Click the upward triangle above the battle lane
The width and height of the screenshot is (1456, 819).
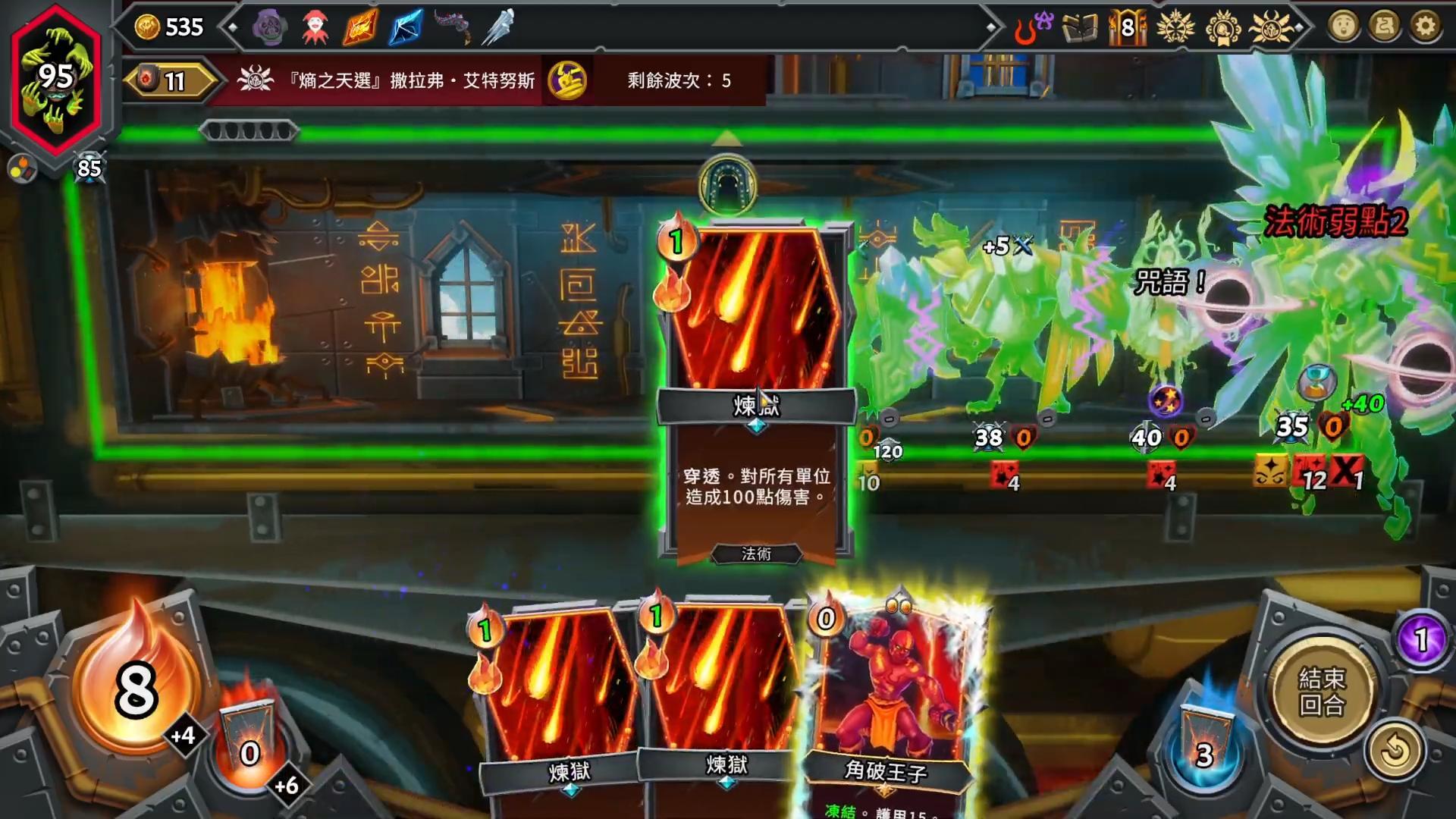727,138
